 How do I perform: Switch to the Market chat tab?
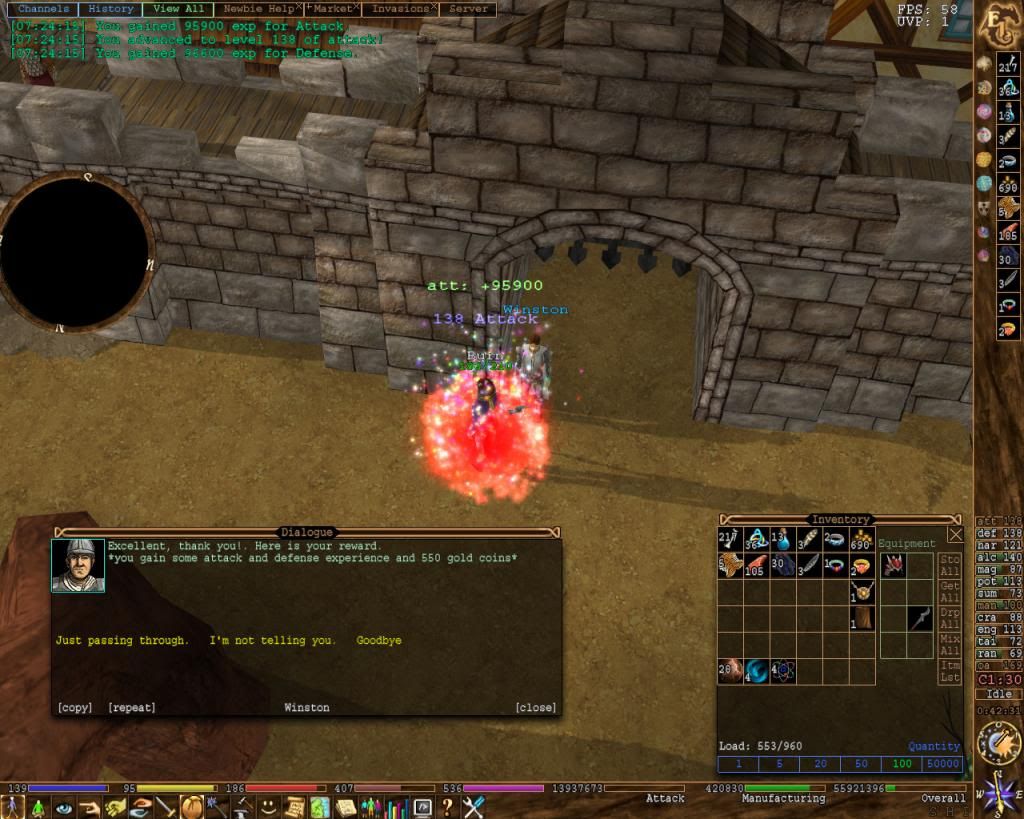(x=332, y=9)
